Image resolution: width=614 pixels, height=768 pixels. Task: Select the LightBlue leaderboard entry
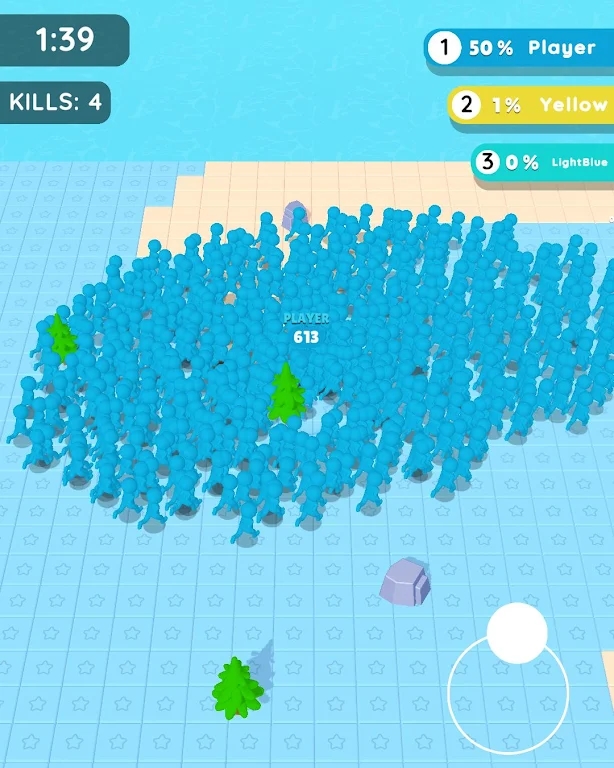coord(543,162)
